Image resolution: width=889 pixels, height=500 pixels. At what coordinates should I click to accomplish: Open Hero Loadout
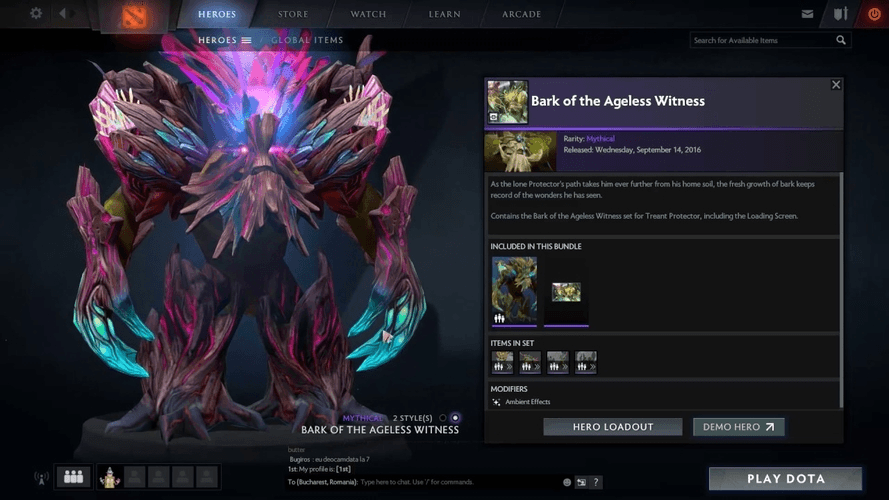(613, 427)
